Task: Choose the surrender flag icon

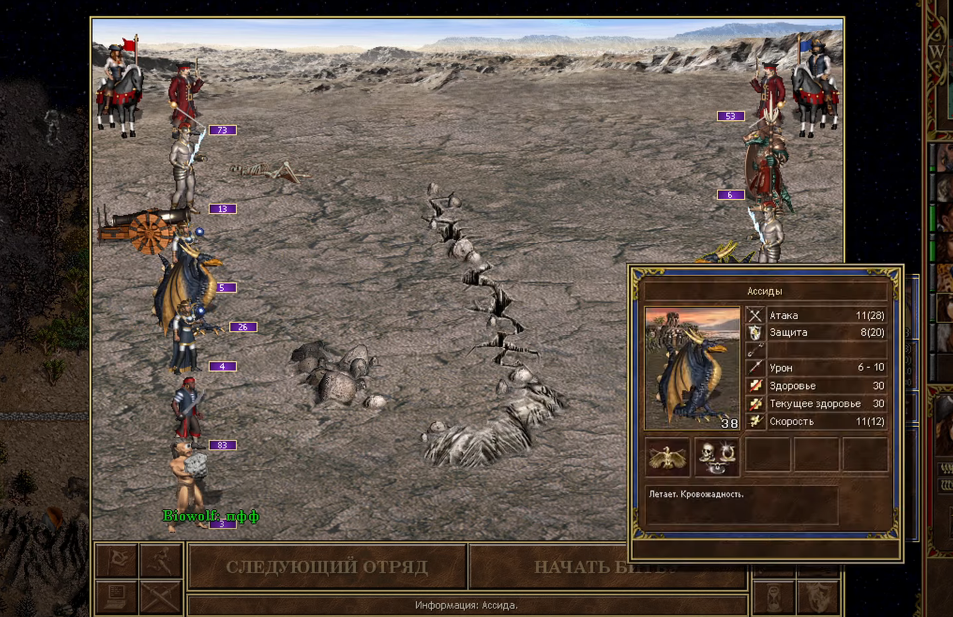Action: pyautogui.click(x=116, y=561)
